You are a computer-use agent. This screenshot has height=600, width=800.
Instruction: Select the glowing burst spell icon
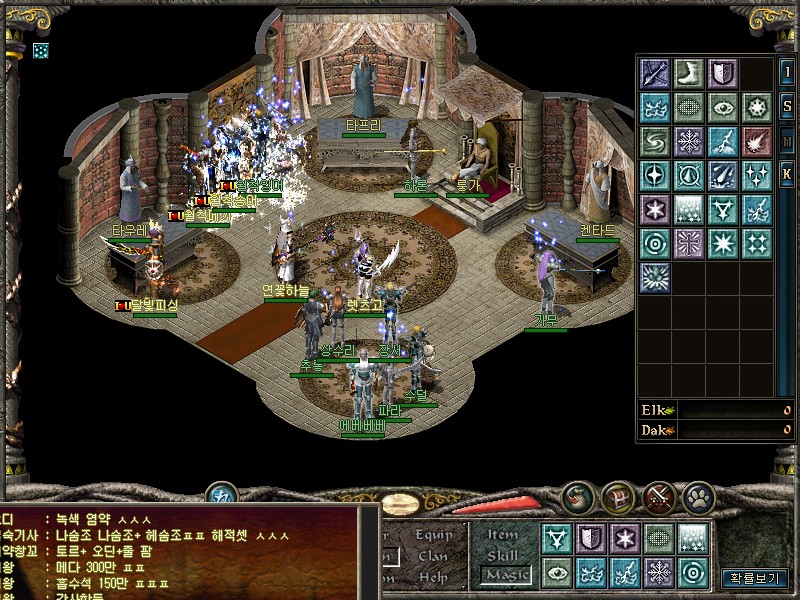click(655, 277)
